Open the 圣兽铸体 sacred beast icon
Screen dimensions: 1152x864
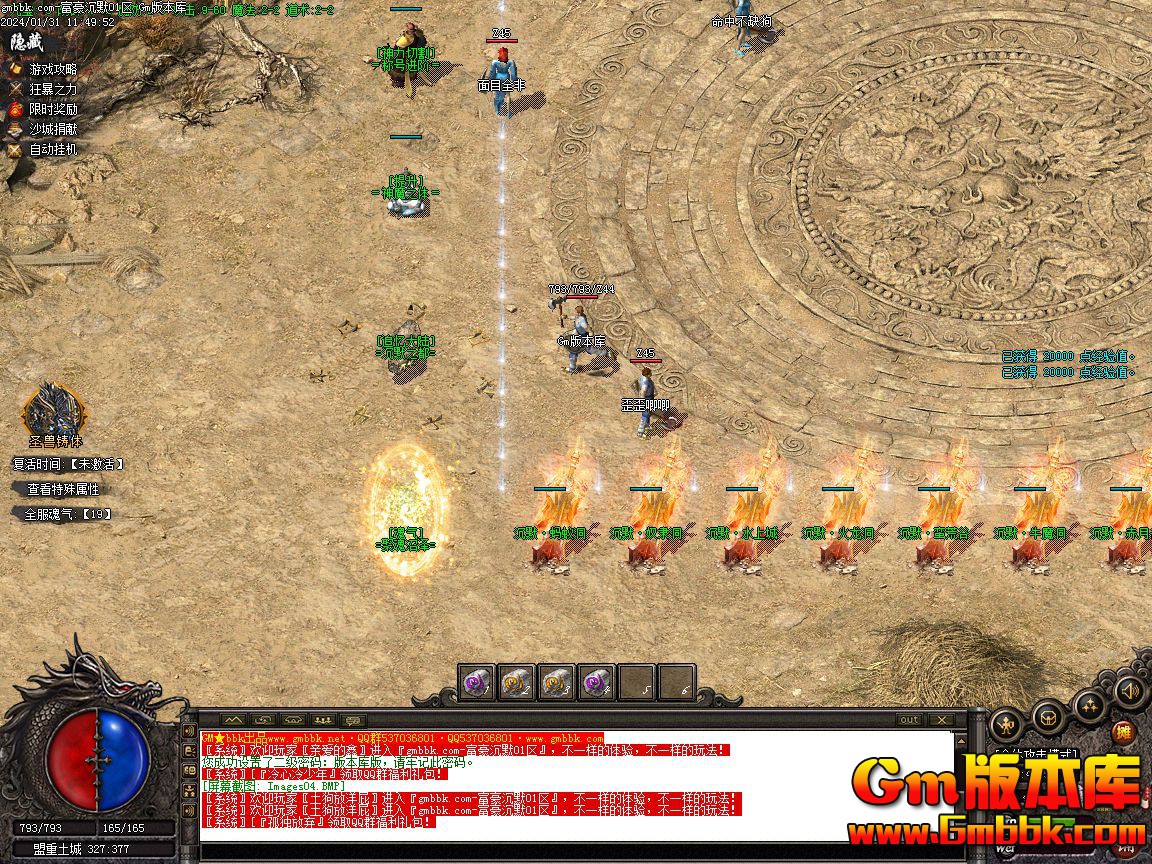[53, 410]
